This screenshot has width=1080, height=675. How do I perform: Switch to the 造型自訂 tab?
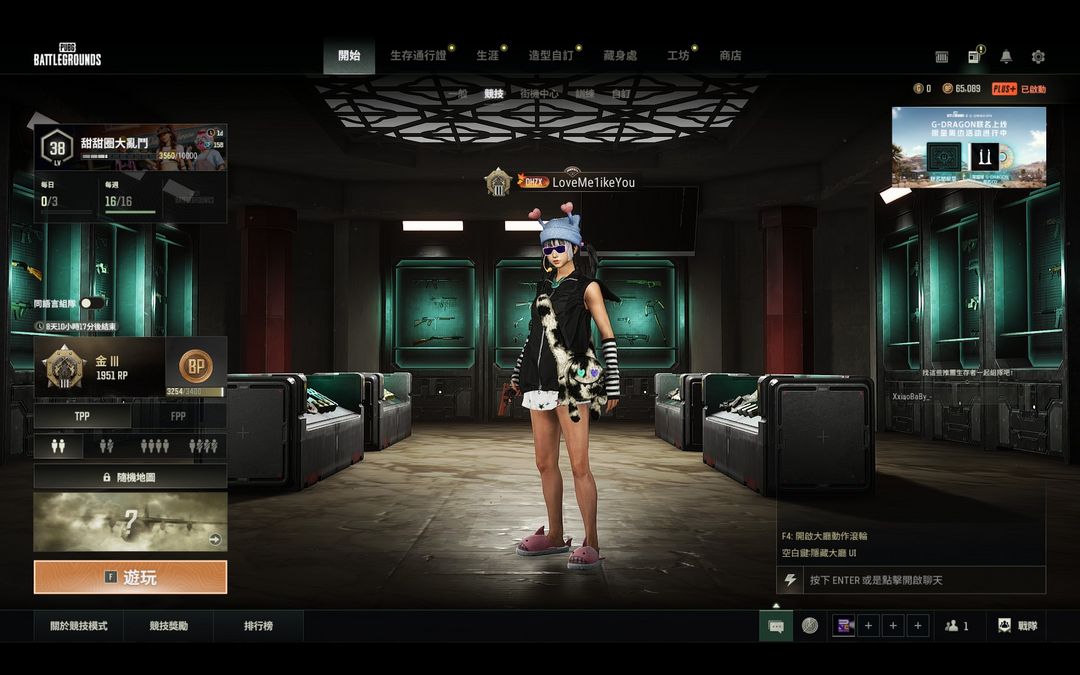[551, 56]
